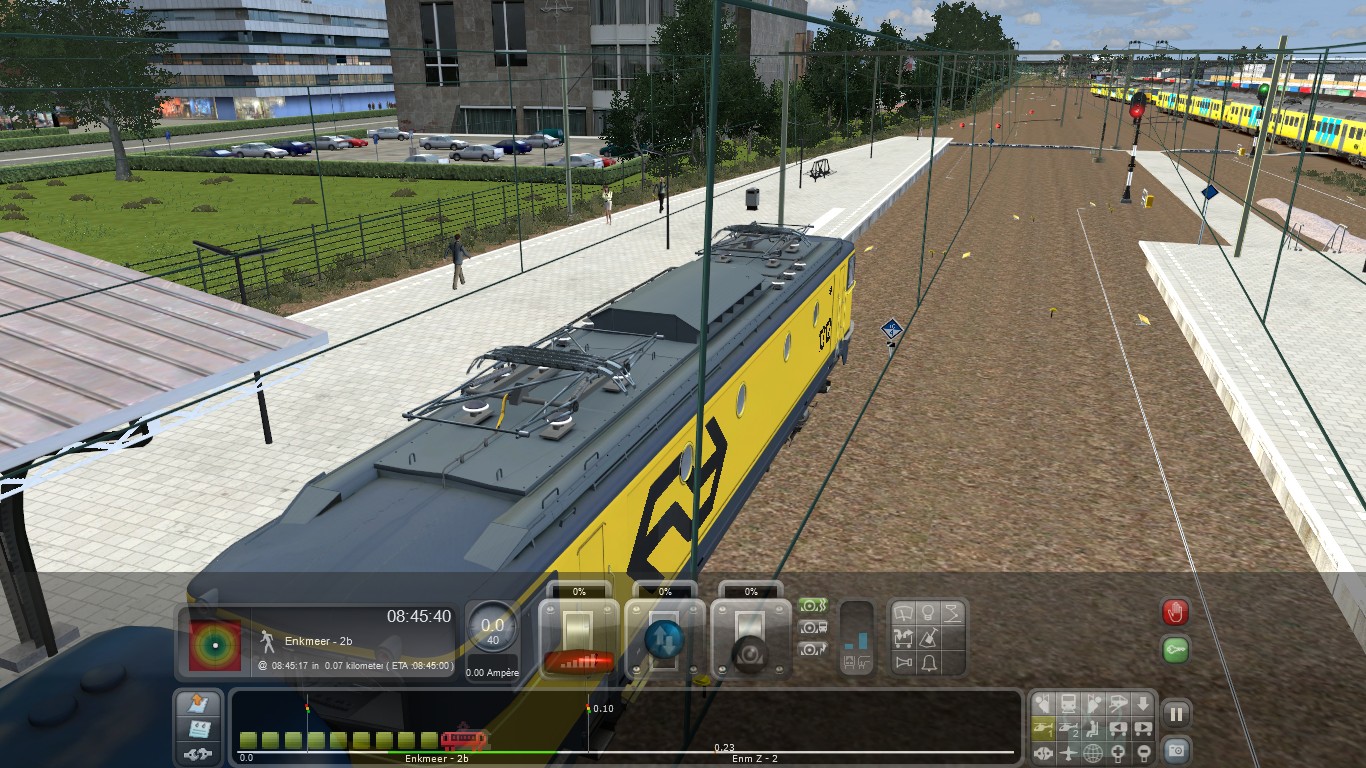Open the load passengers cargo icon
Screen dimensions: 1366x768
[x=904, y=637]
